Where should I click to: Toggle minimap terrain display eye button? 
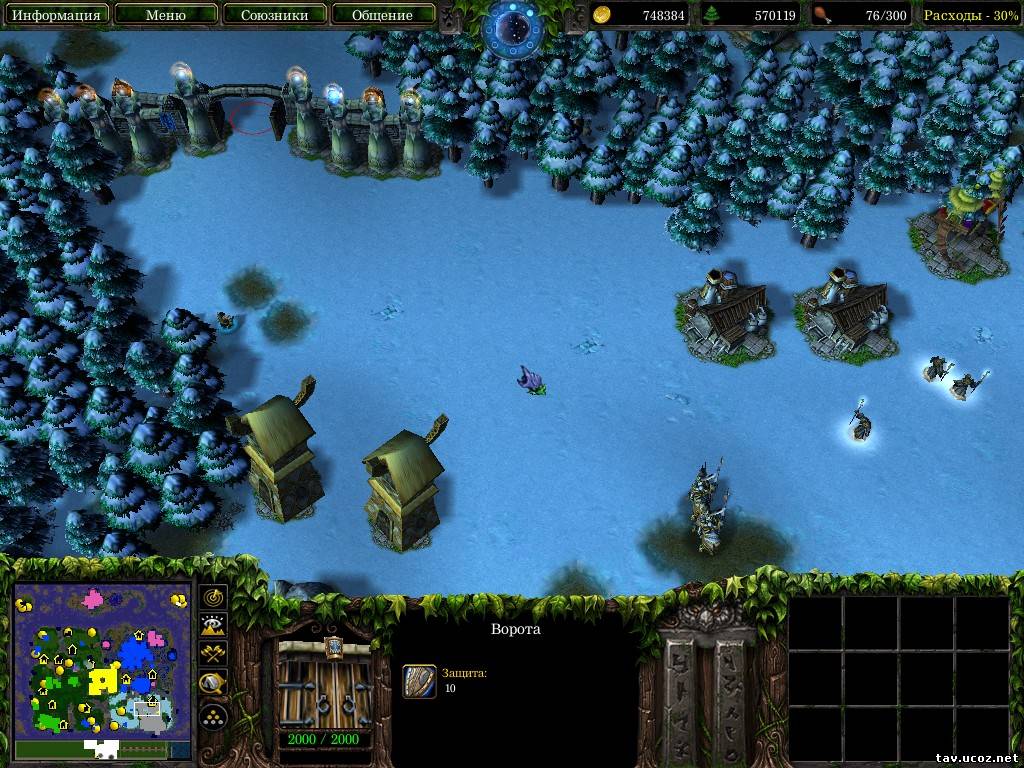(x=214, y=626)
